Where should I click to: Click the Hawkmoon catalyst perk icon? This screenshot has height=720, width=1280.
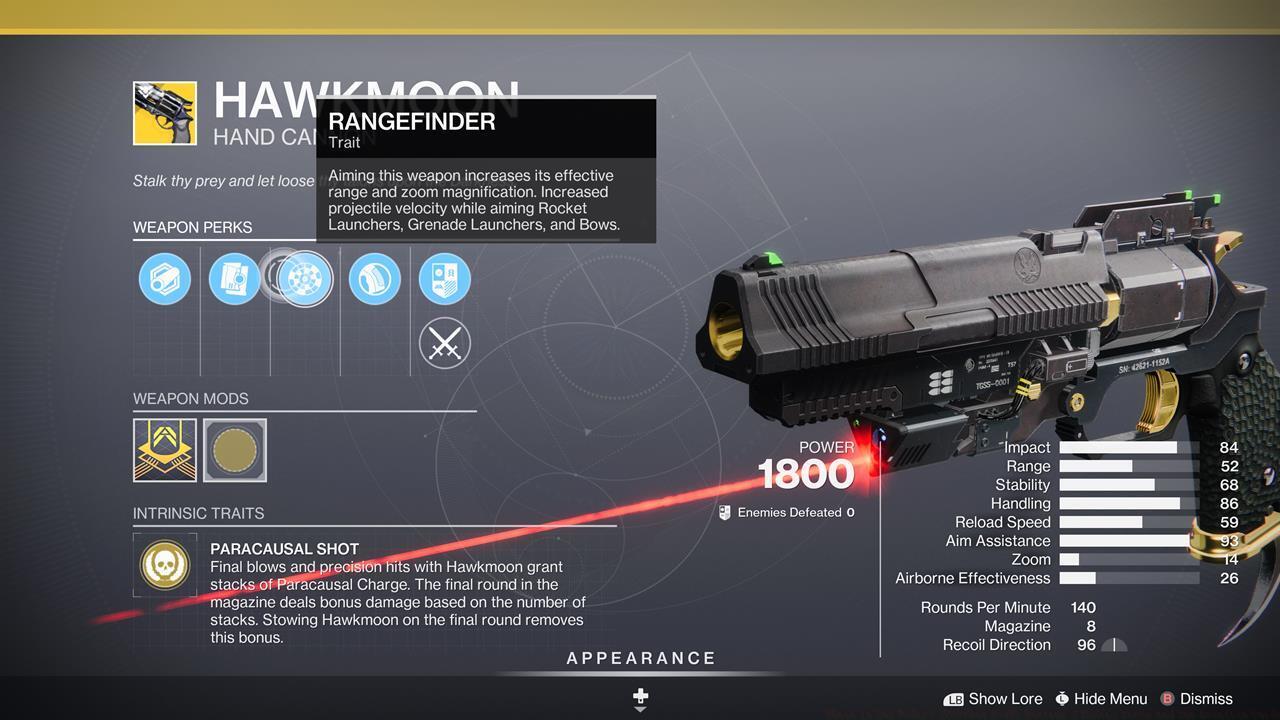pyautogui.click(x=445, y=278)
